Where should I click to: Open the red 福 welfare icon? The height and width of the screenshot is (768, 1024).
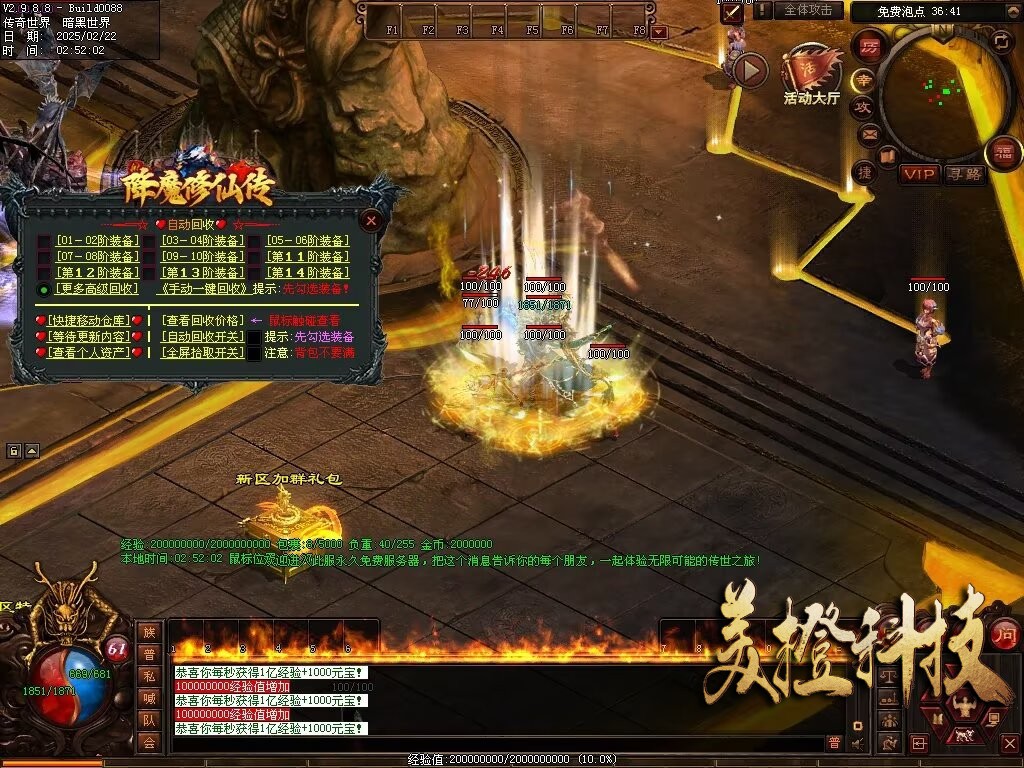1003,153
